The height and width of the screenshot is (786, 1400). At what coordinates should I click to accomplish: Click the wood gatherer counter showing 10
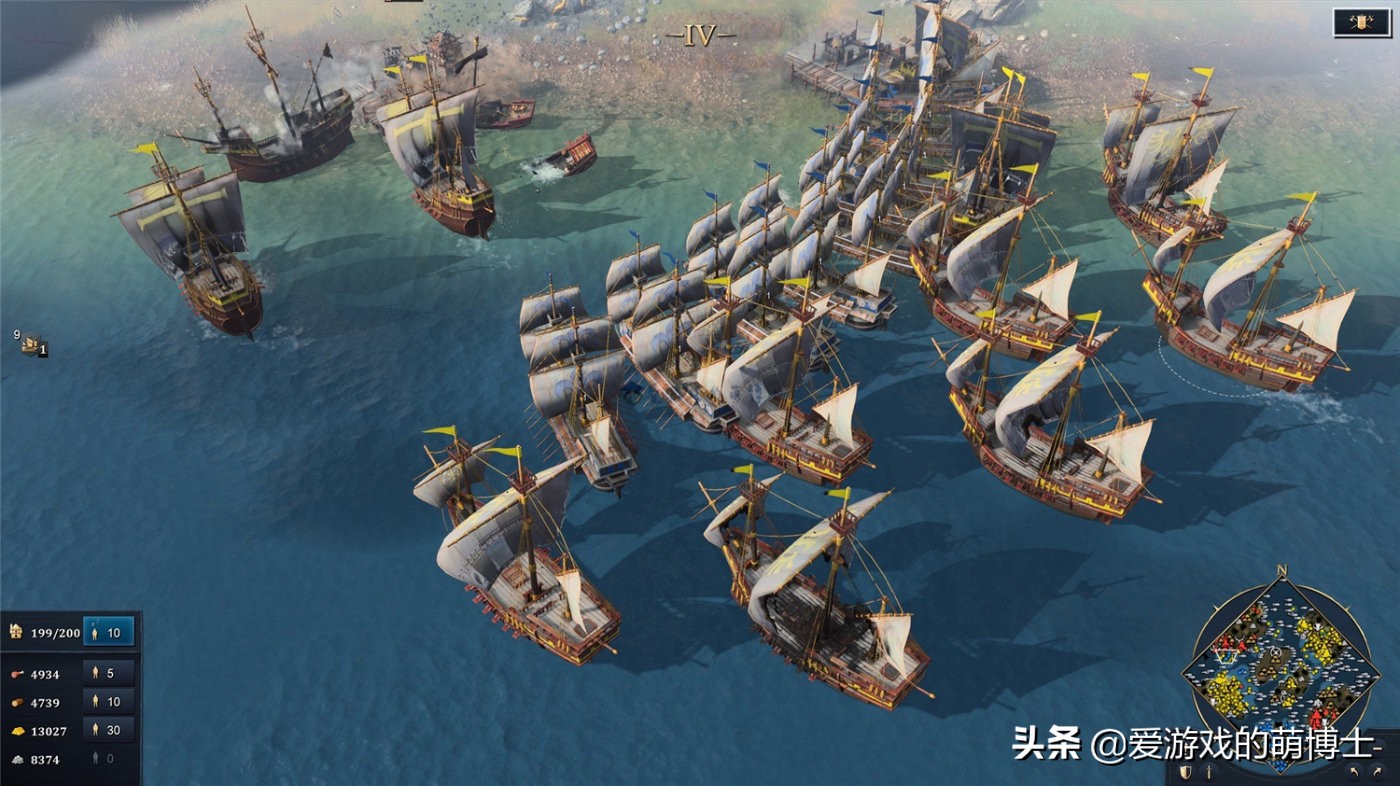click(x=105, y=701)
